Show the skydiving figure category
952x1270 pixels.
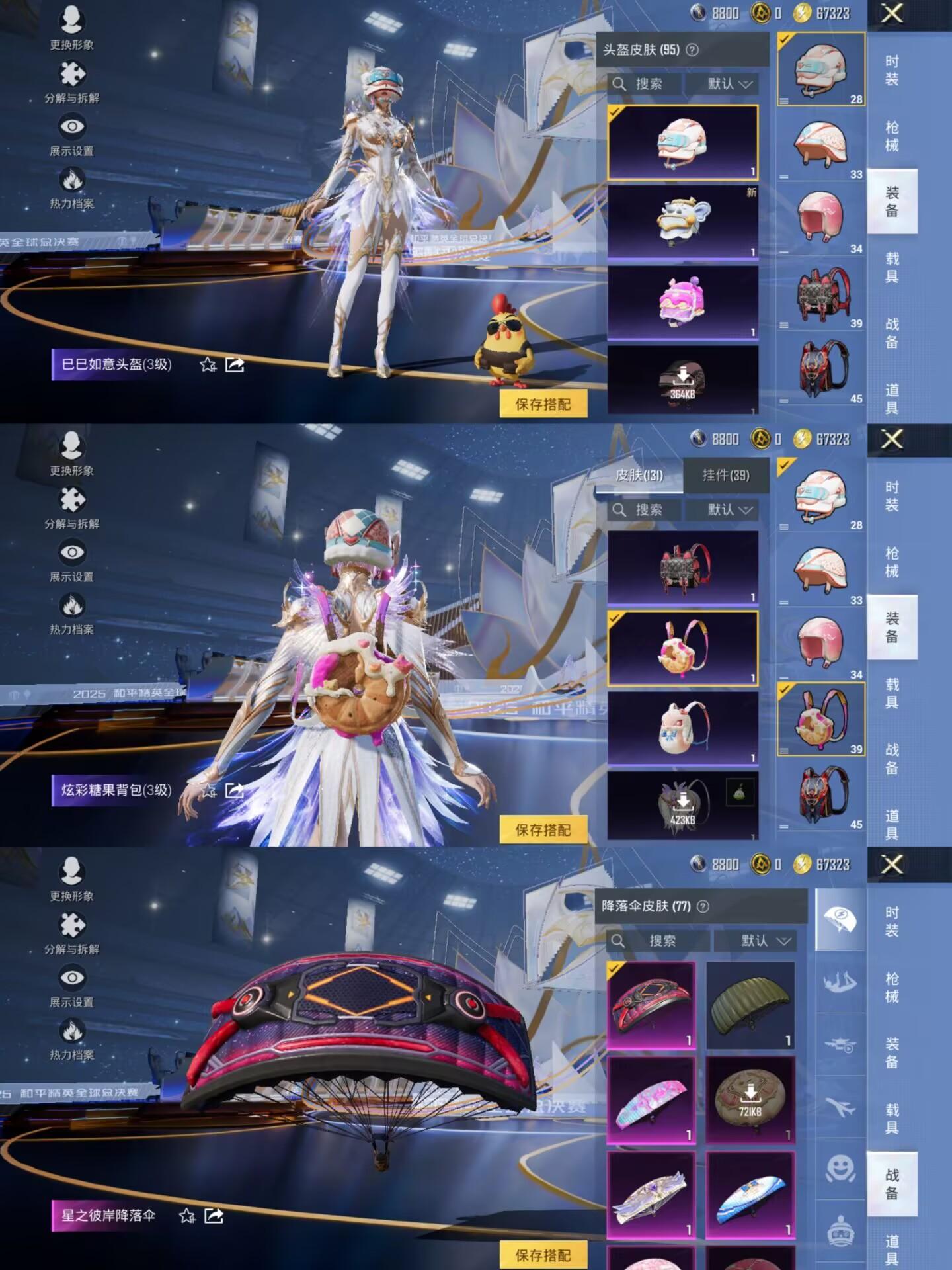point(840,982)
